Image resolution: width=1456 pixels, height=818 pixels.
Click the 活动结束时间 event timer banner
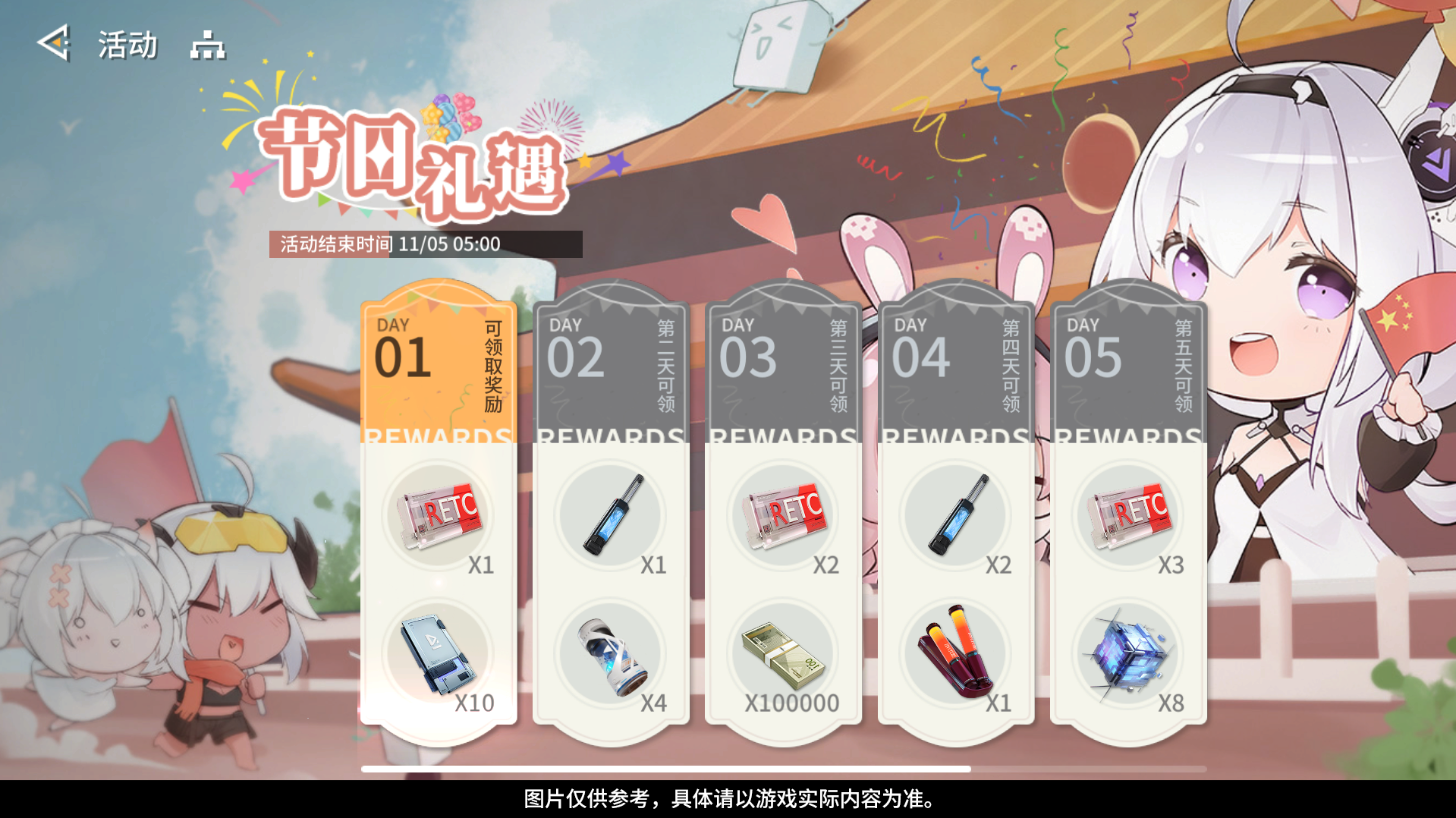click(x=425, y=244)
